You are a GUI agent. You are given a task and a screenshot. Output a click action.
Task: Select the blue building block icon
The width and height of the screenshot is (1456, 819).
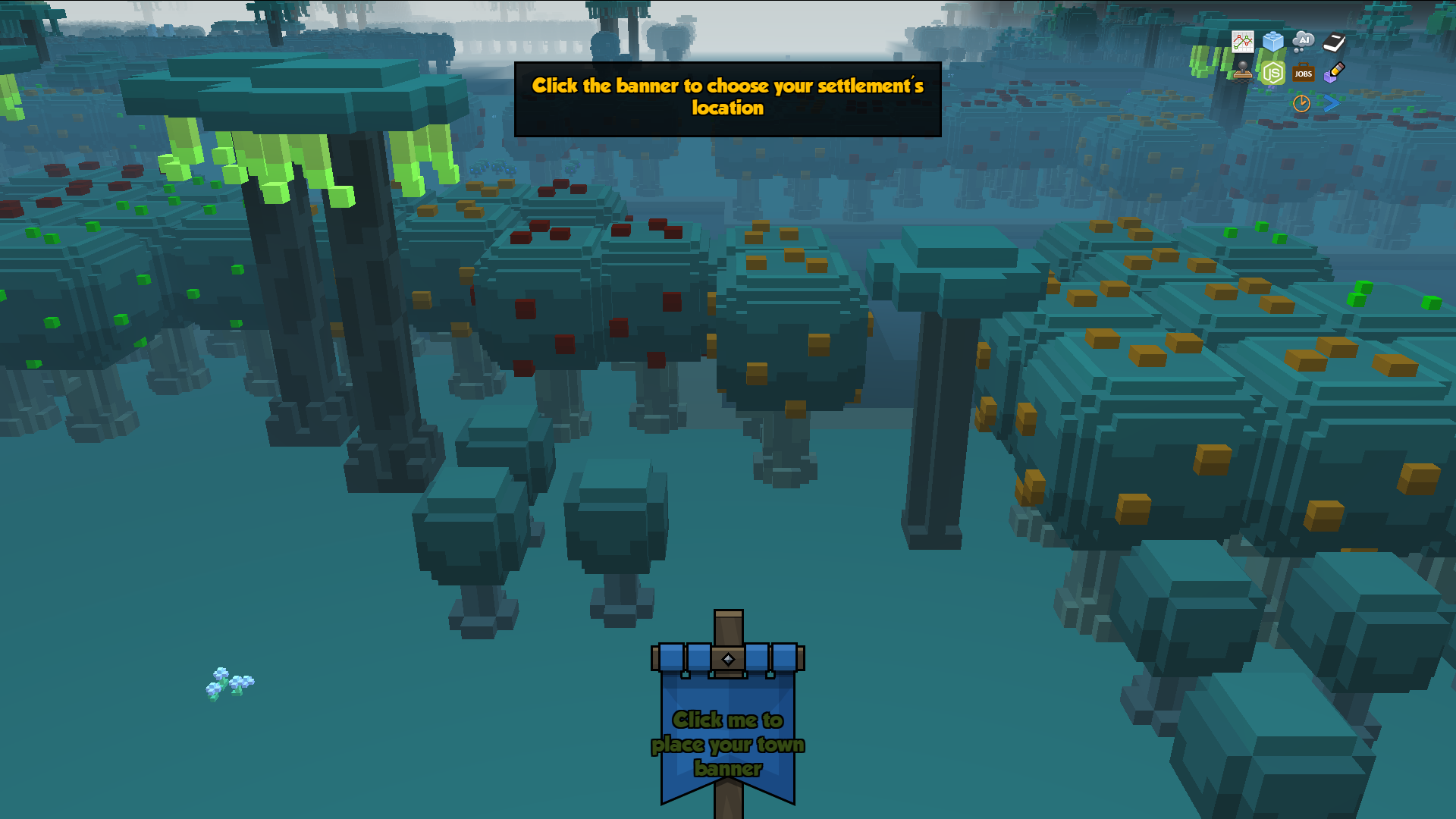click(1273, 42)
